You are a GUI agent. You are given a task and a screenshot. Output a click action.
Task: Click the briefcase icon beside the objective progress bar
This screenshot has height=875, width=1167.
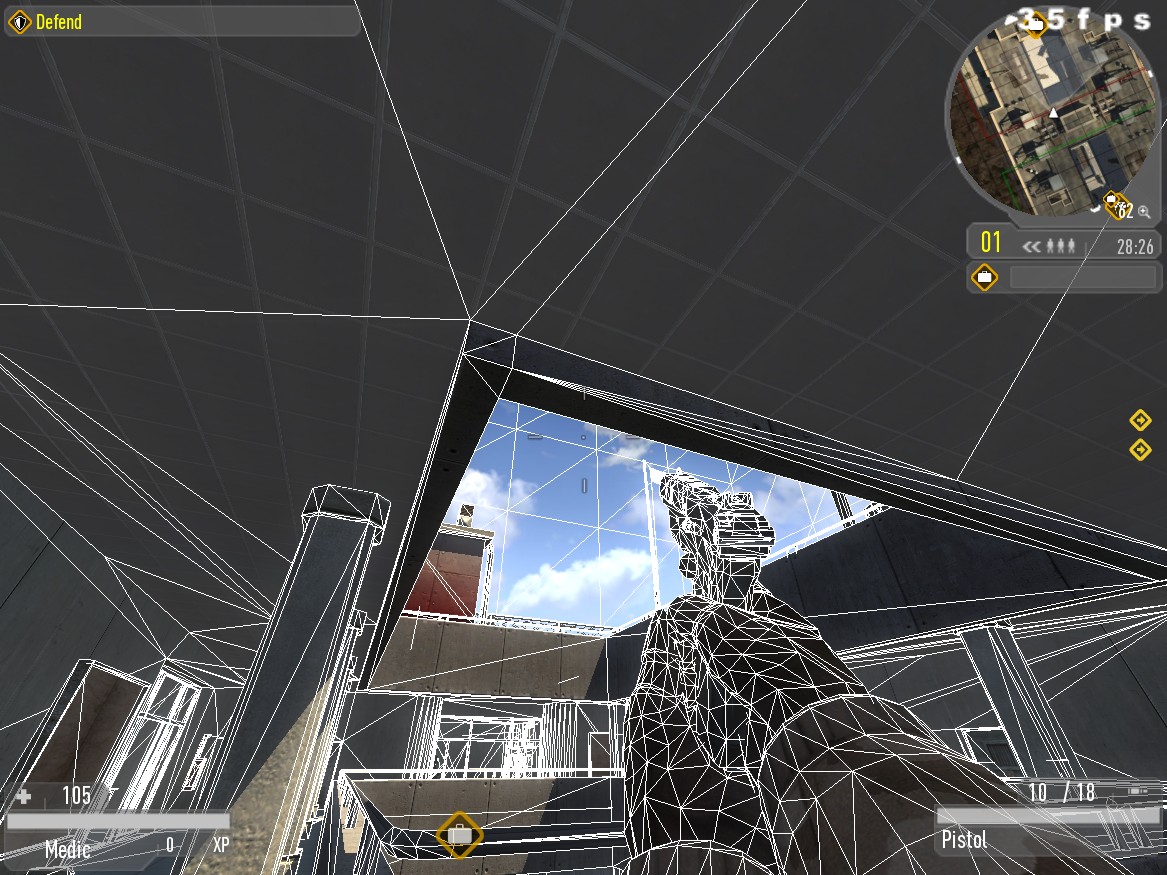click(x=985, y=277)
